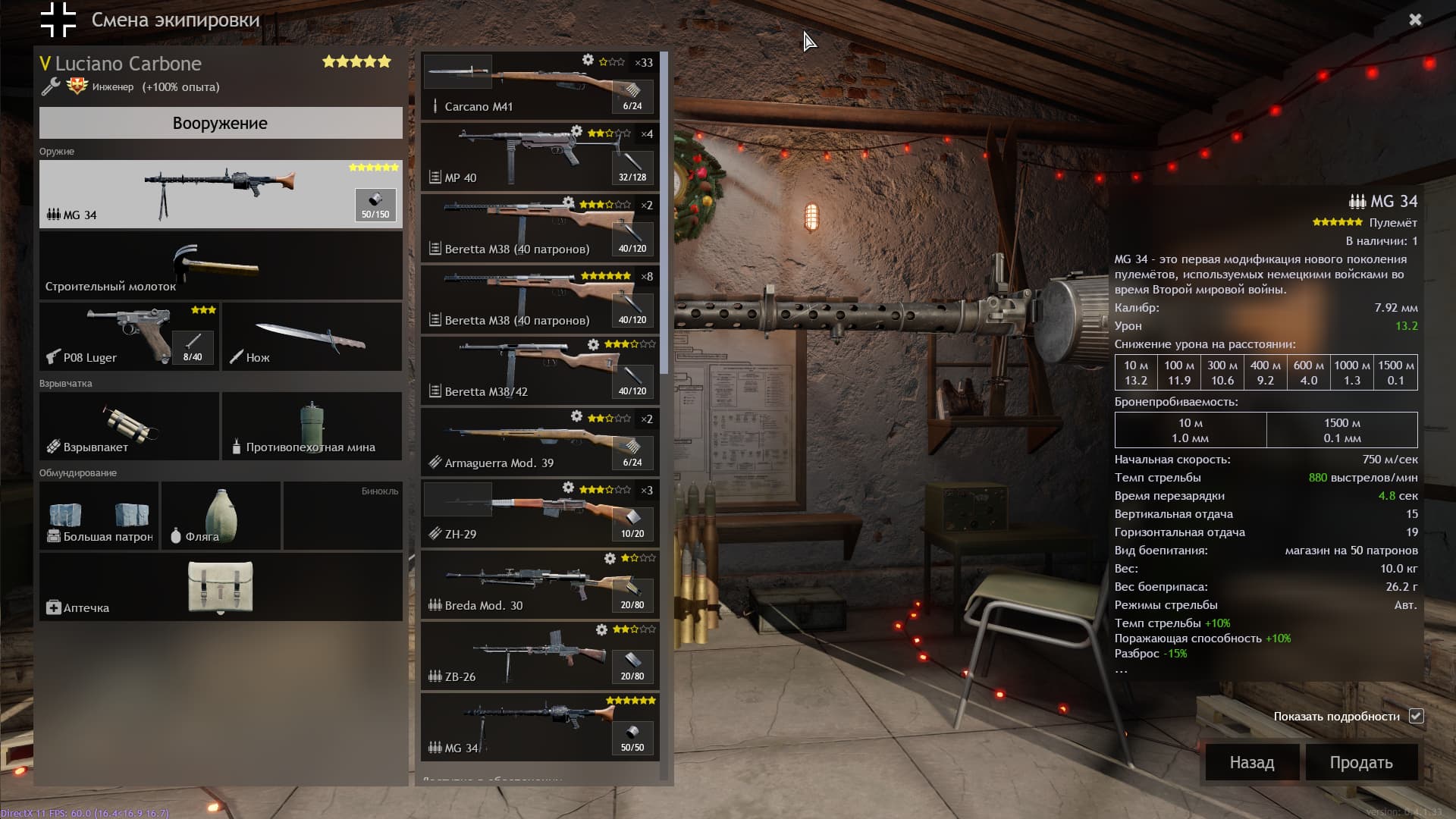Select the P08 Luger pistol slot

[129, 337]
